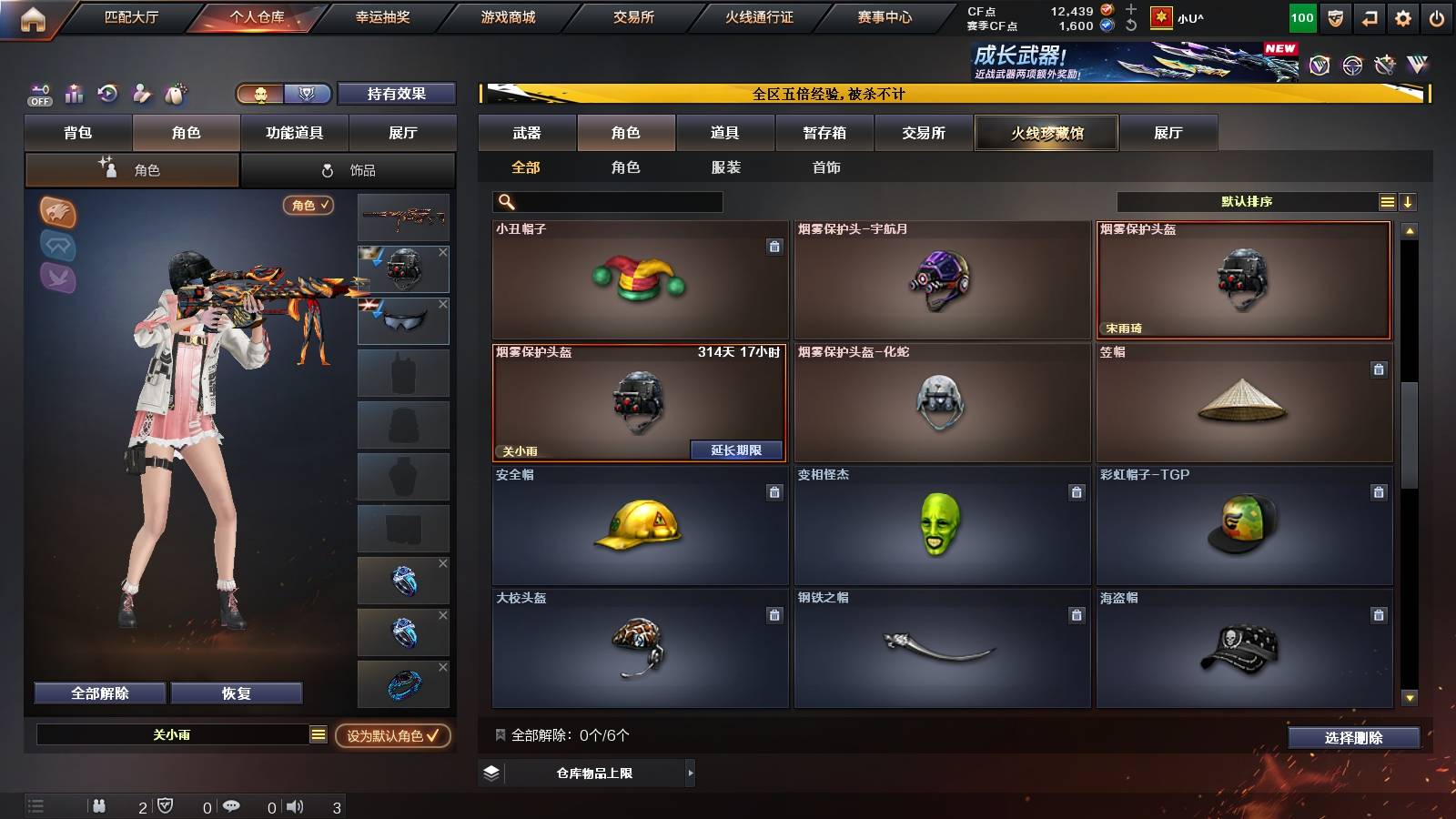Viewport: 1456px width, 819px height.
Task: Click the curved return arrow icon at top right
Action: click(x=1370, y=16)
